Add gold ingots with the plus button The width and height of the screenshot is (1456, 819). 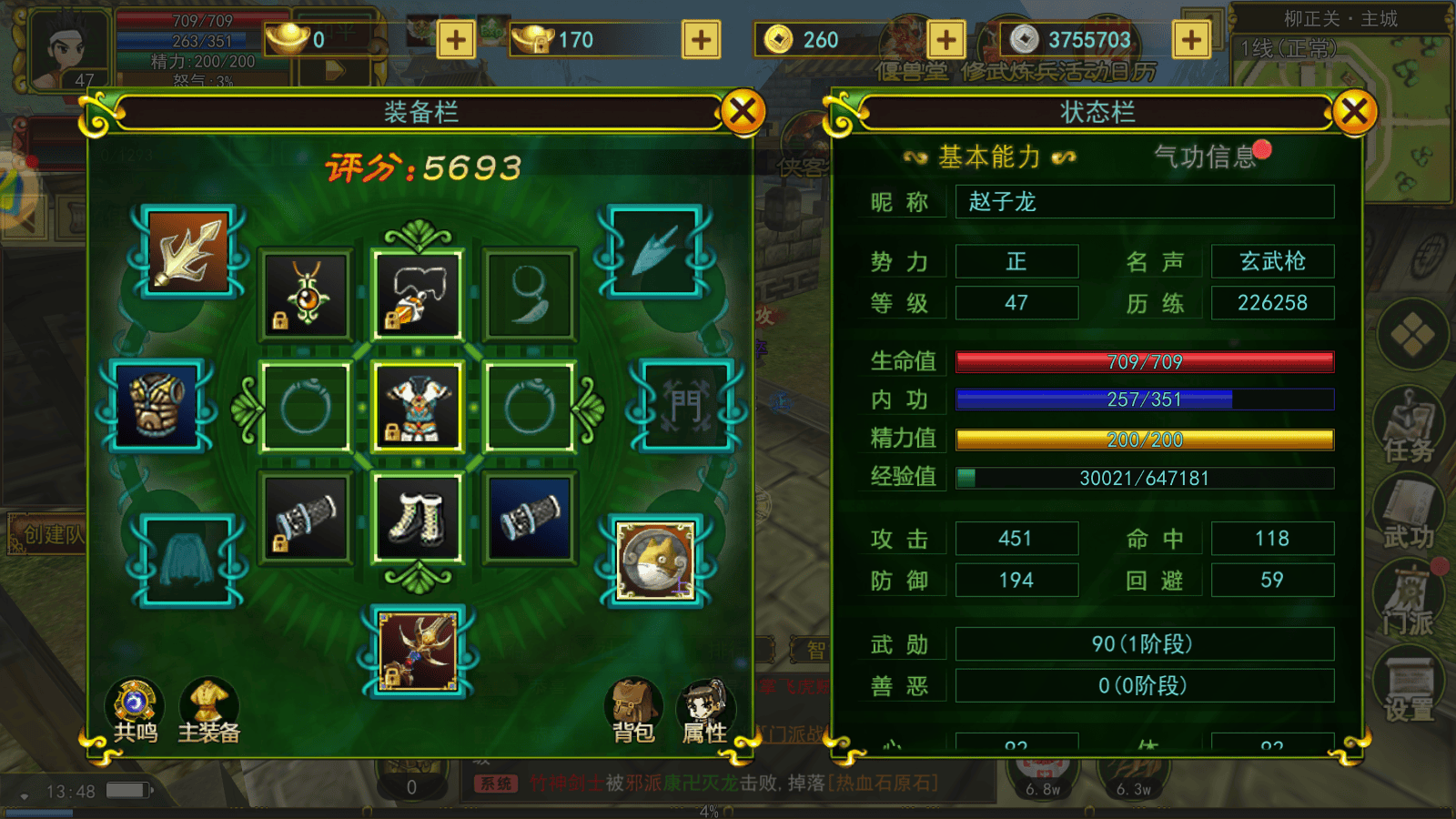click(455, 40)
